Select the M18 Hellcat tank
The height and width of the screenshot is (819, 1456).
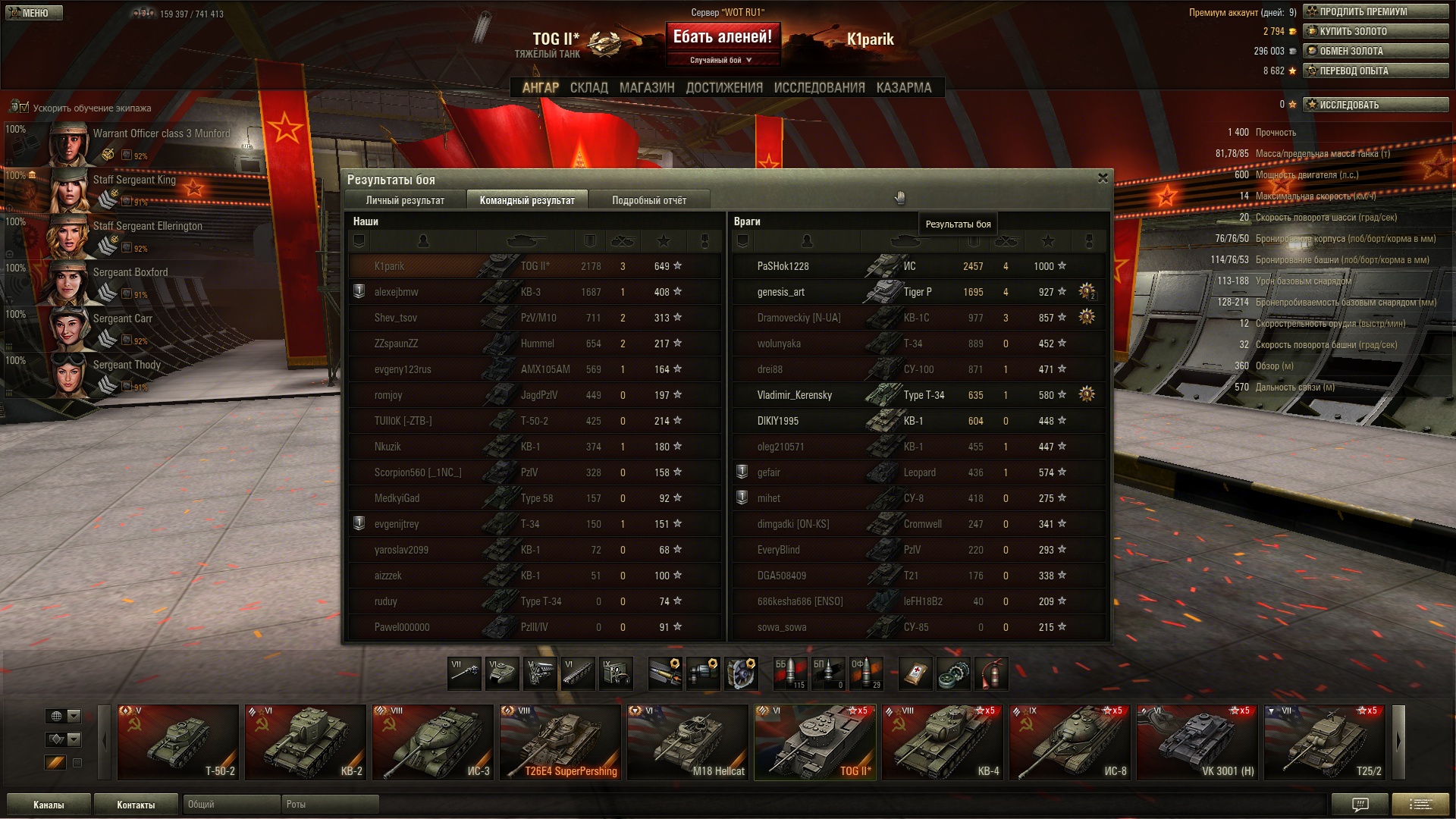pyautogui.click(x=687, y=742)
